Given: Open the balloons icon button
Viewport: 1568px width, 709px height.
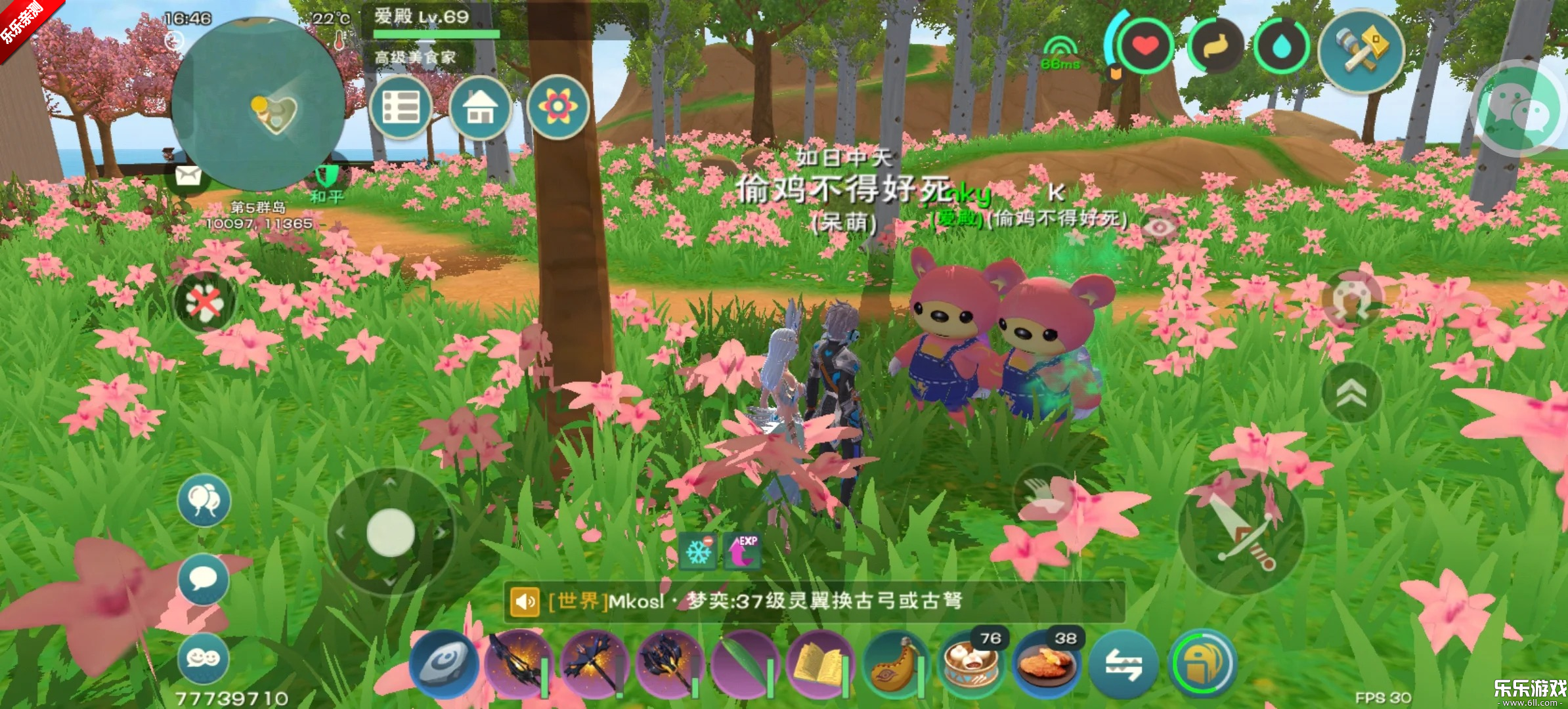Looking at the screenshot, I should click(x=204, y=501).
